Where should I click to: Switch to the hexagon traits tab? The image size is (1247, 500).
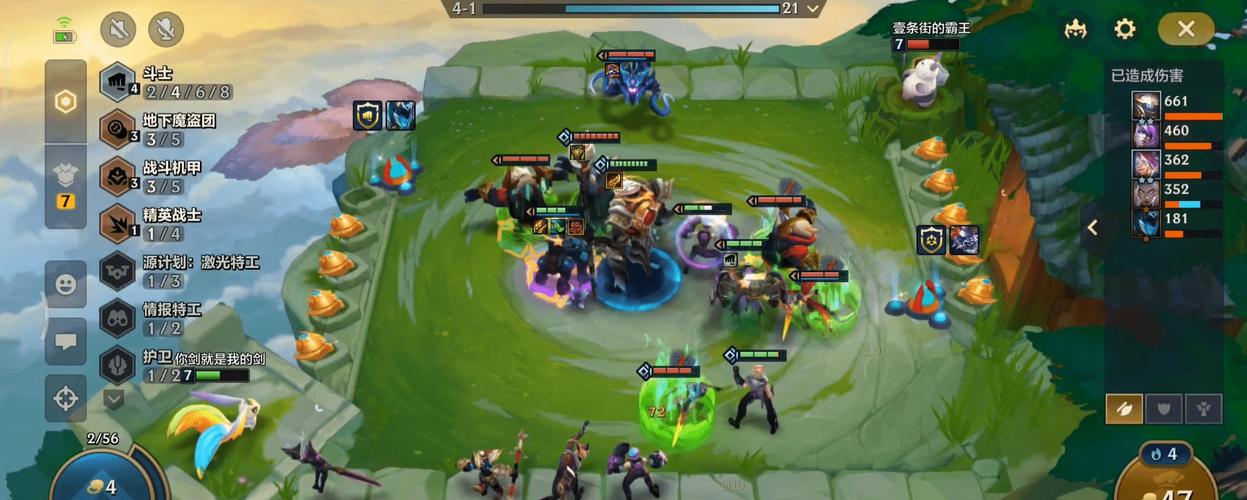[66, 102]
